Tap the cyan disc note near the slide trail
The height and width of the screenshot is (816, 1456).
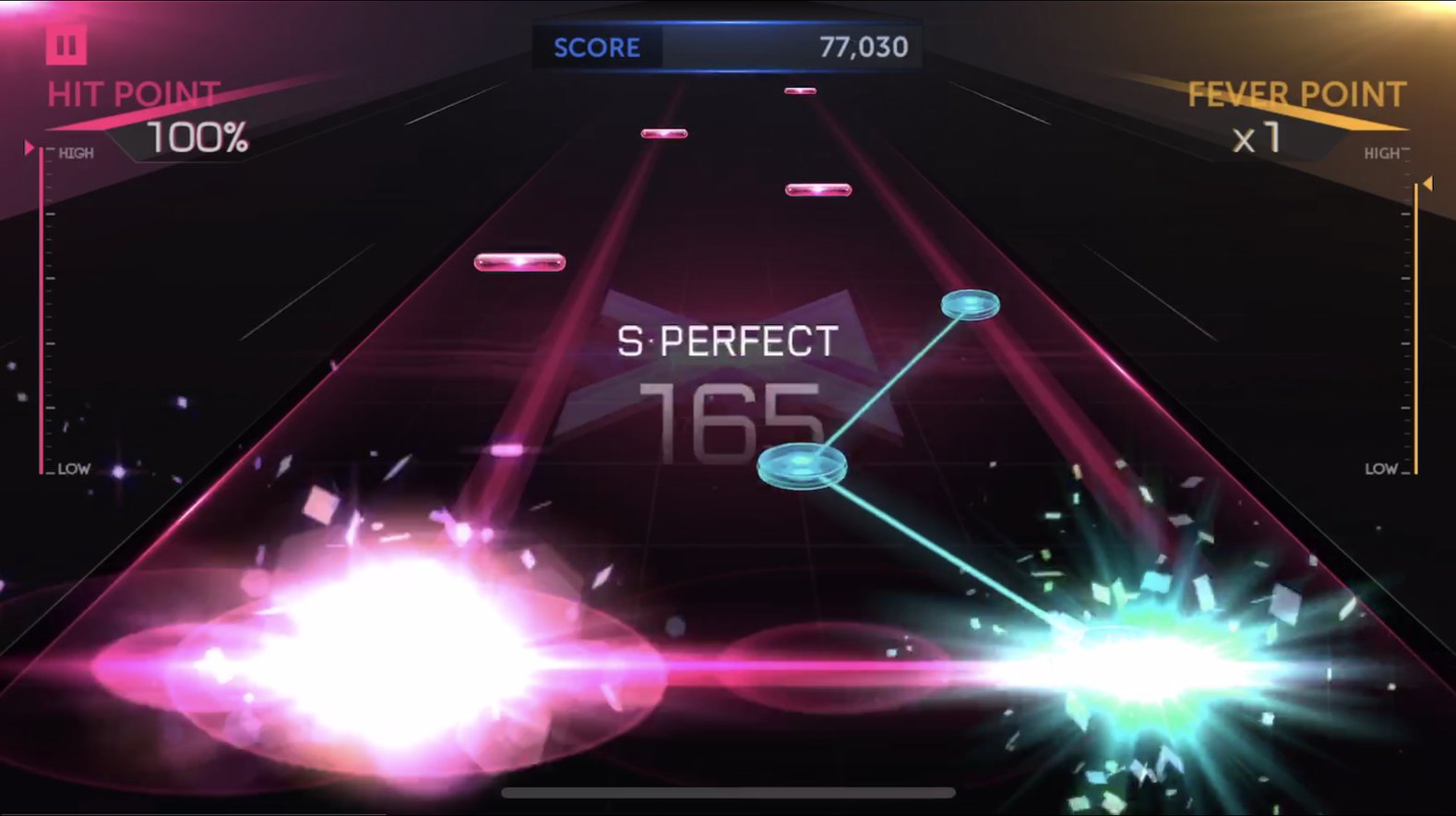click(800, 466)
